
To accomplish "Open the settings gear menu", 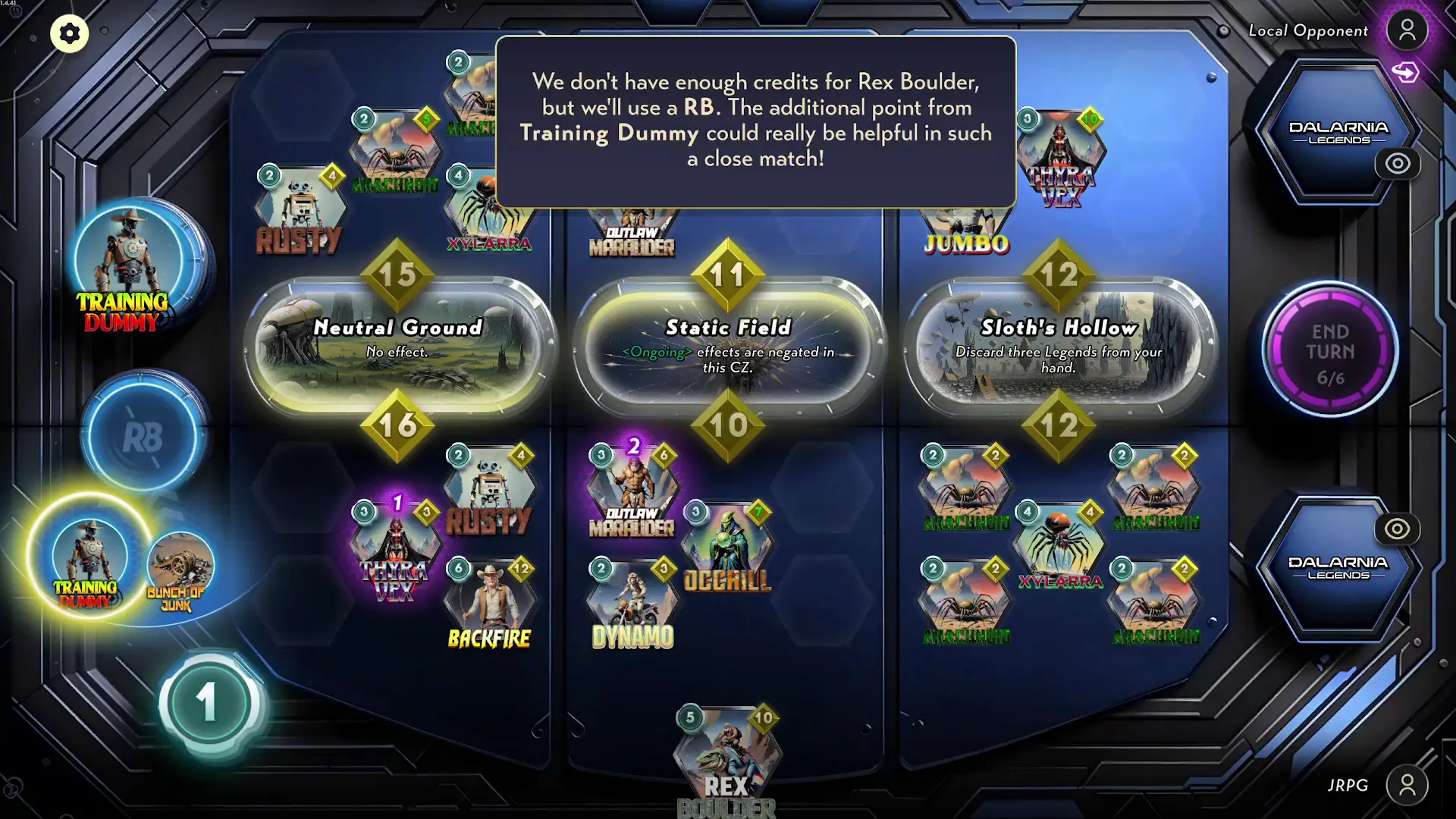I will coord(69,33).
